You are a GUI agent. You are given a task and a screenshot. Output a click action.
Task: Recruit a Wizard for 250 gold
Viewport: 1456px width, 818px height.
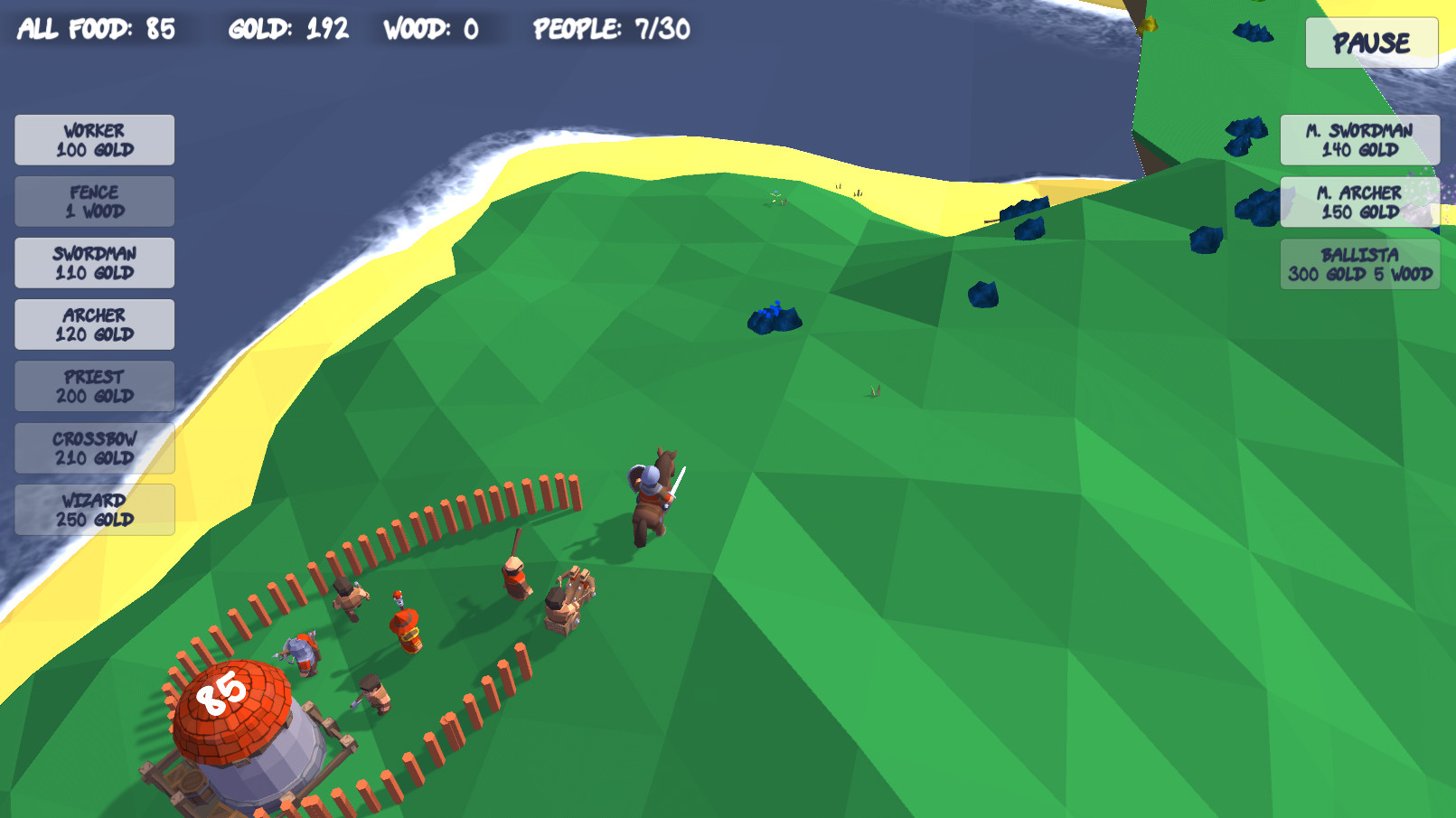93,508
